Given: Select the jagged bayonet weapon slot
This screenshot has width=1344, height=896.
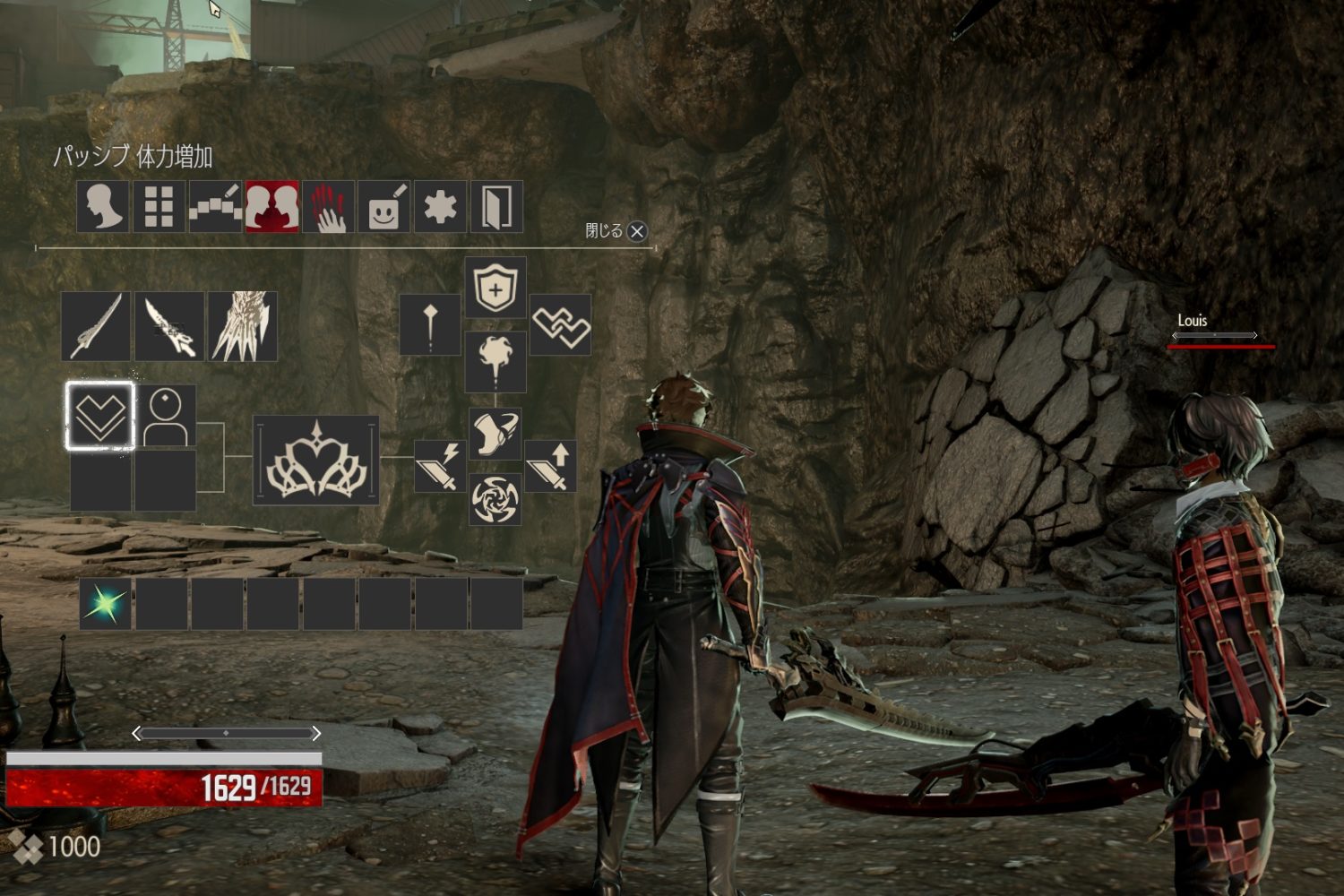Looking at the screenshot, I should (x=169, y=326).
